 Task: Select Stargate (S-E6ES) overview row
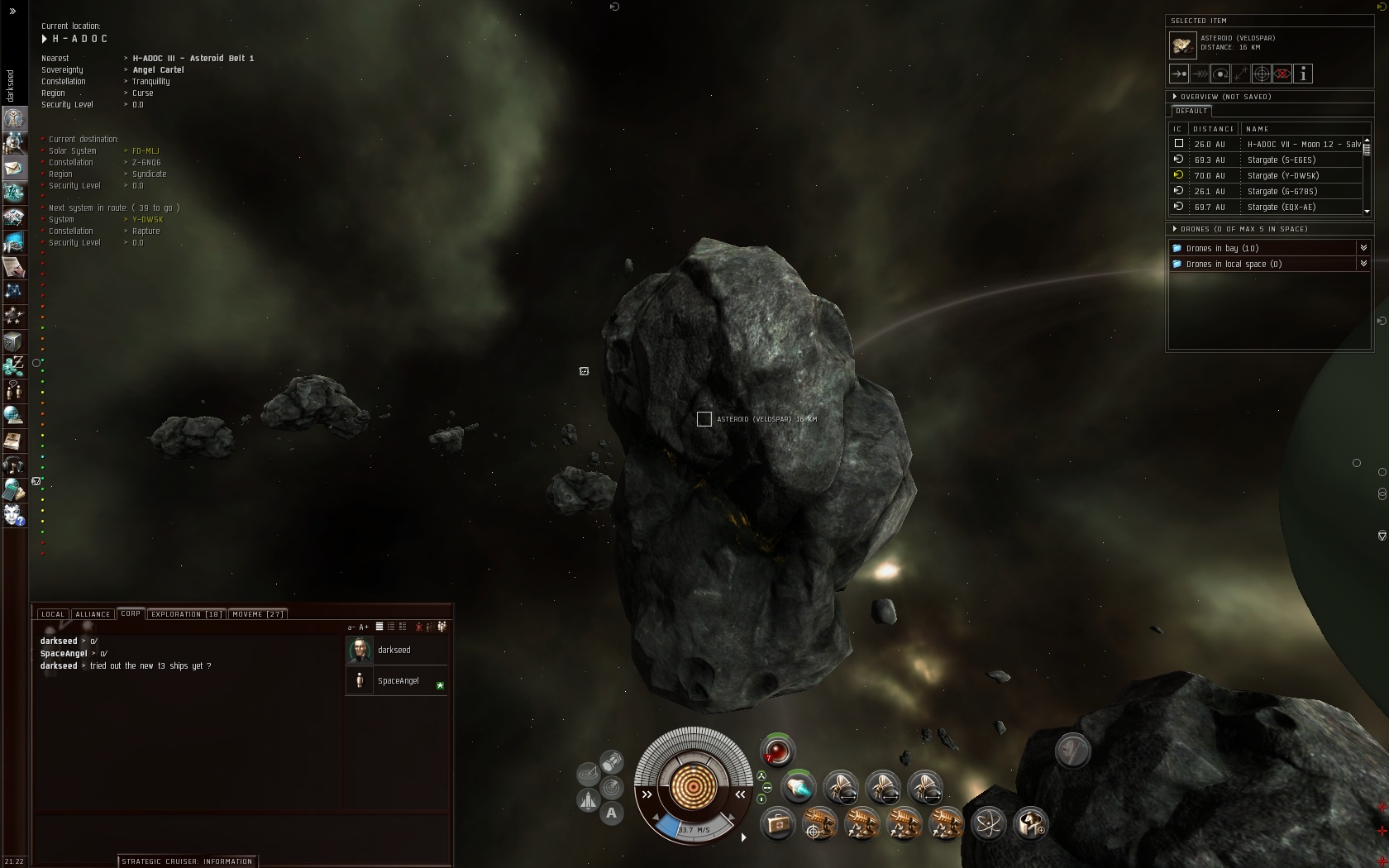coord(1281,160)
